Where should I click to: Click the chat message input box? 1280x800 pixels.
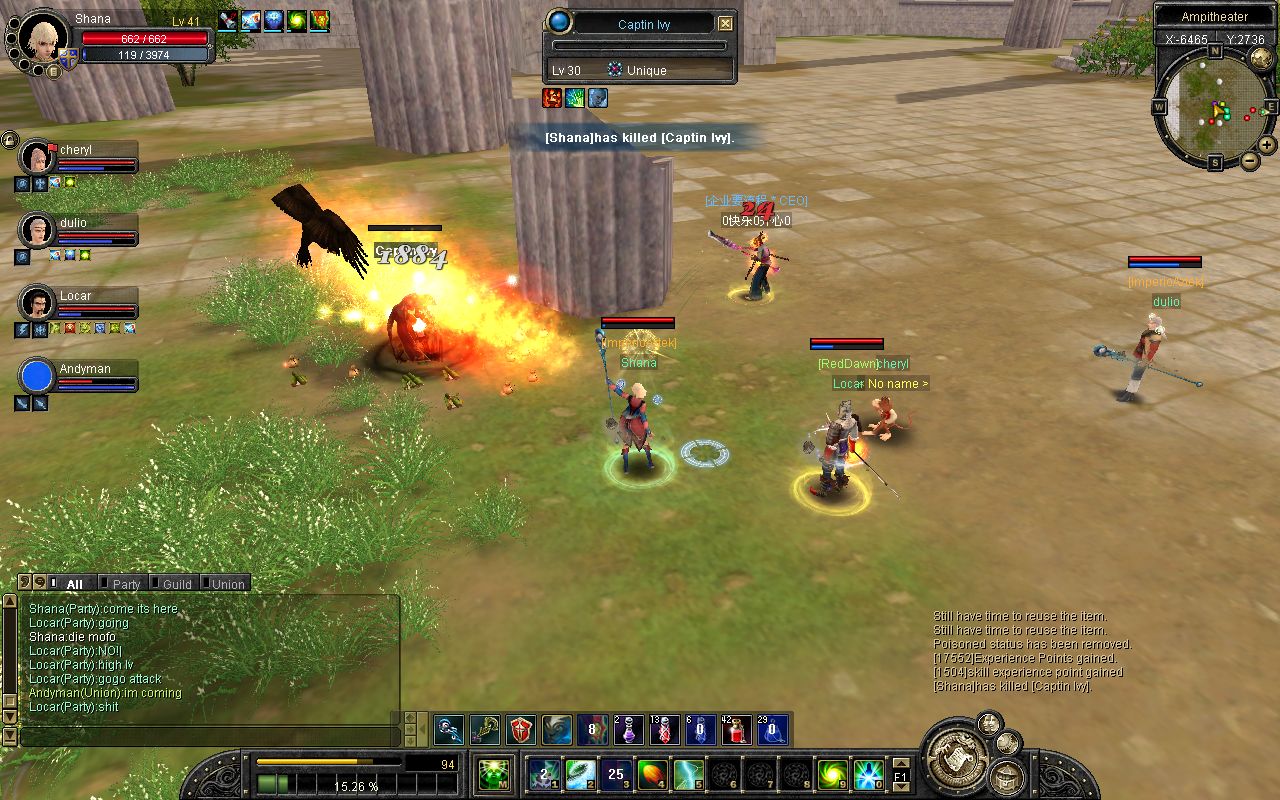(208, 736)
